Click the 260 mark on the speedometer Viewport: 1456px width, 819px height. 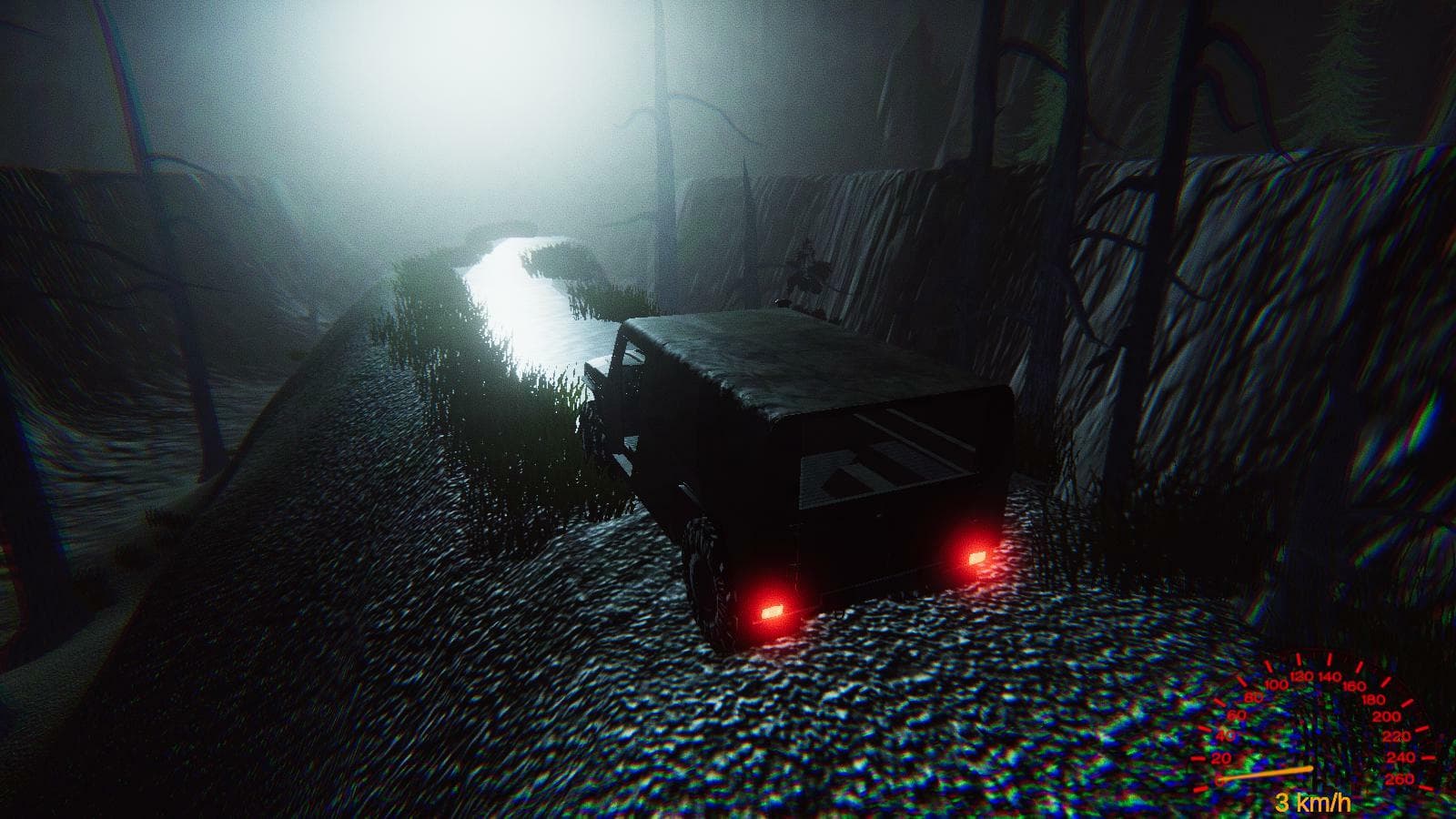[x=1401, y=777]
